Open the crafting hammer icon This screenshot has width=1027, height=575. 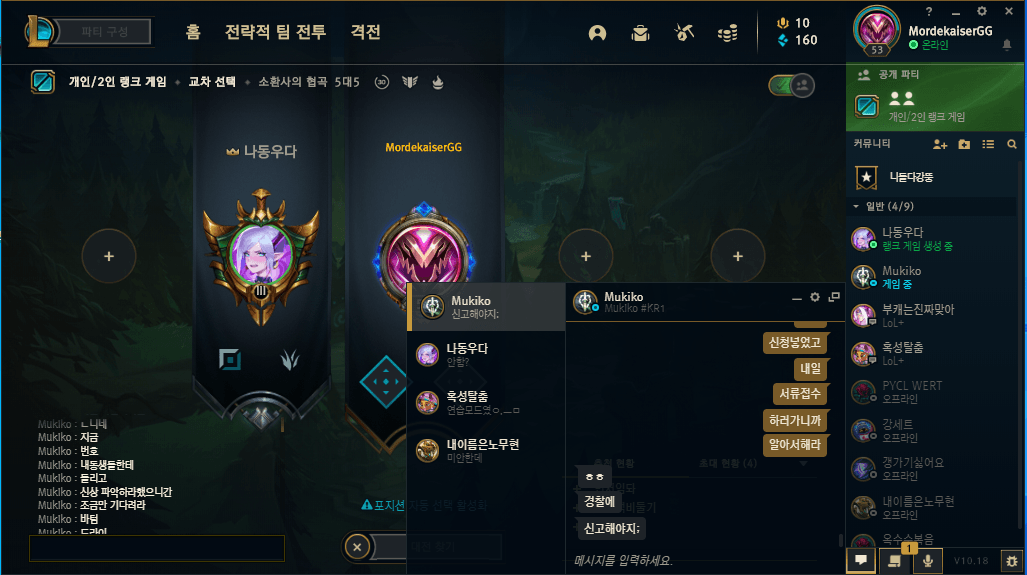click(x=684, y=33)
